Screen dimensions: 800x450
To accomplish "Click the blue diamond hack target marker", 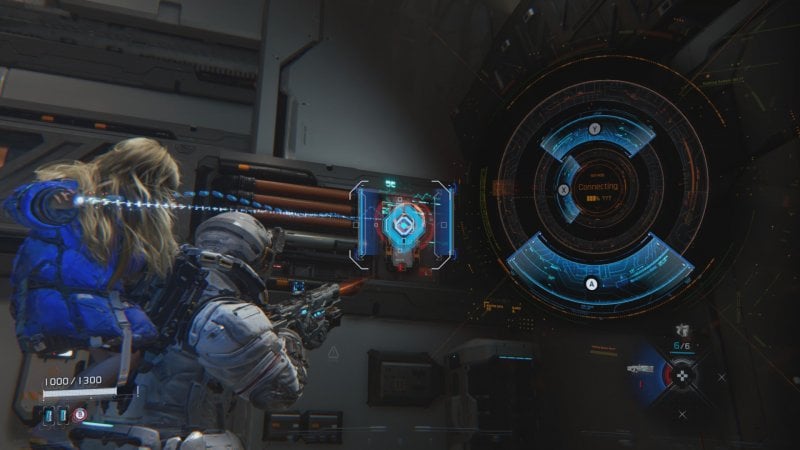I will (x=400, y=225).
